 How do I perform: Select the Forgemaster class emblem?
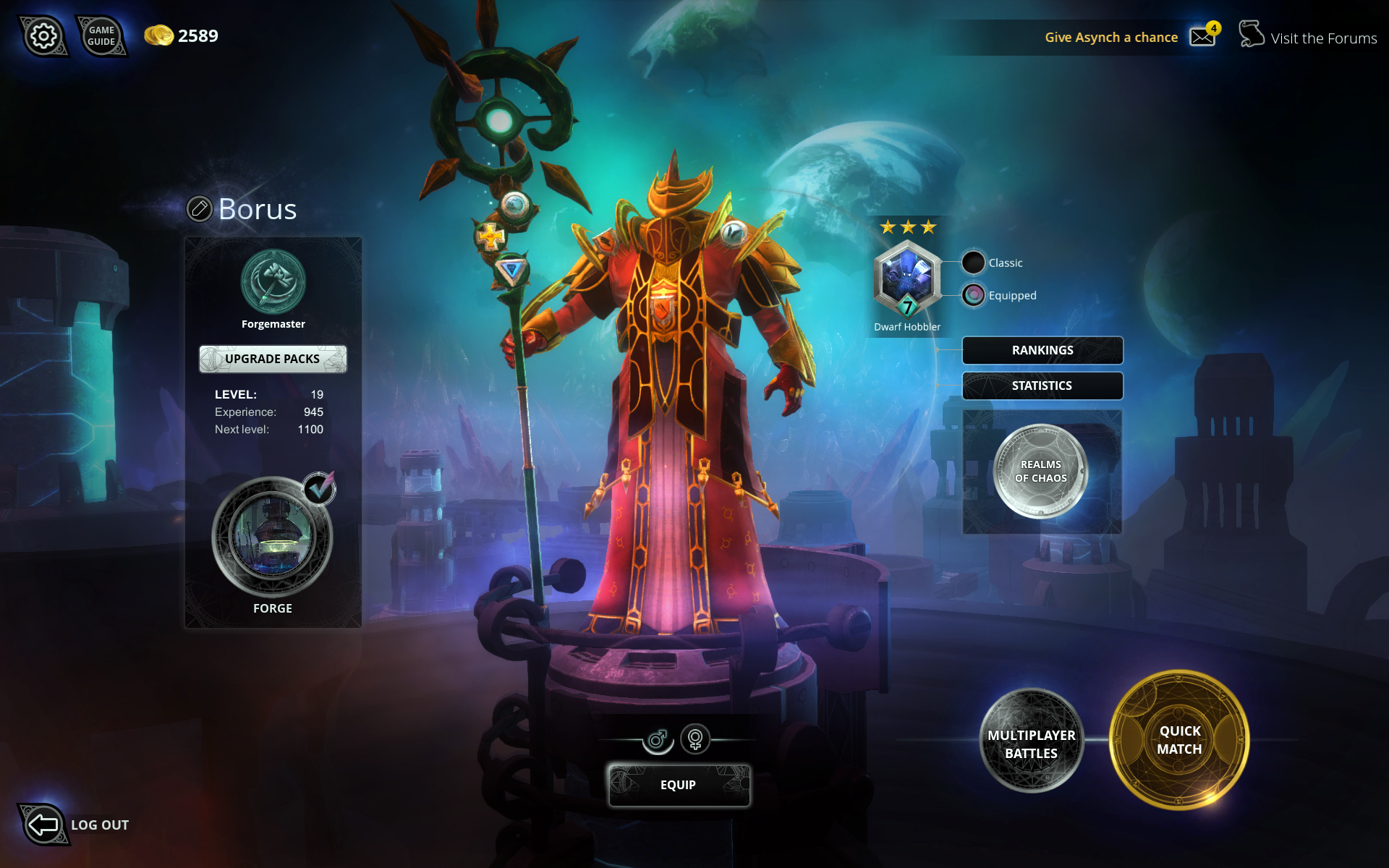point(273,282)
